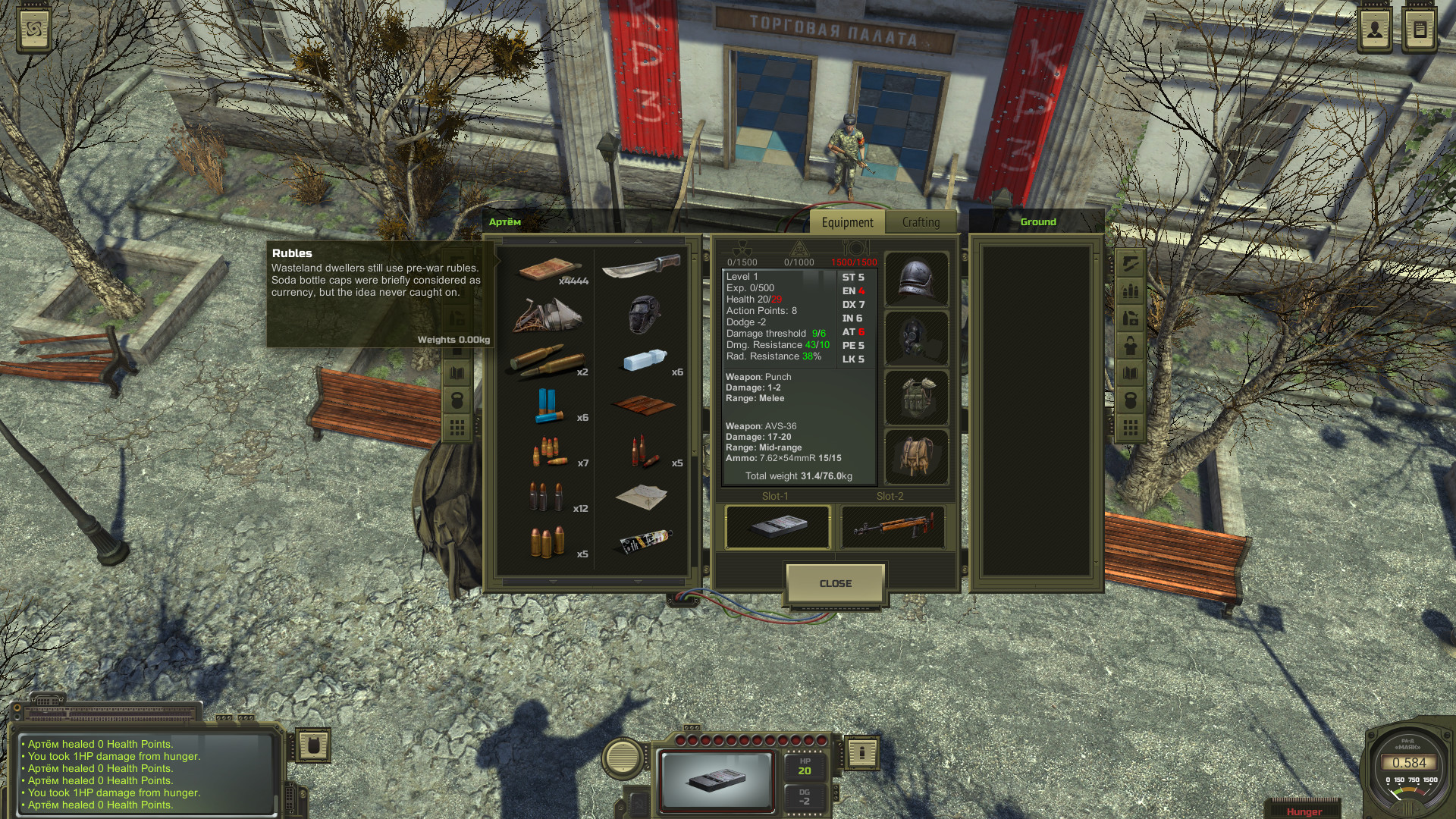Sort Артём's inventory using the kettlebell icon

(459, 398)
